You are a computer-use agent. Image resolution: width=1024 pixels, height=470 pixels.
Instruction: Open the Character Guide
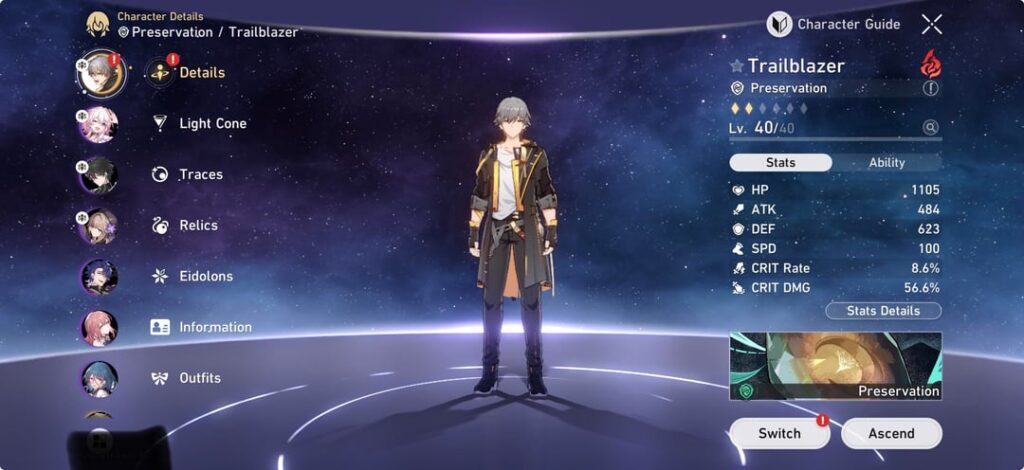834,24
